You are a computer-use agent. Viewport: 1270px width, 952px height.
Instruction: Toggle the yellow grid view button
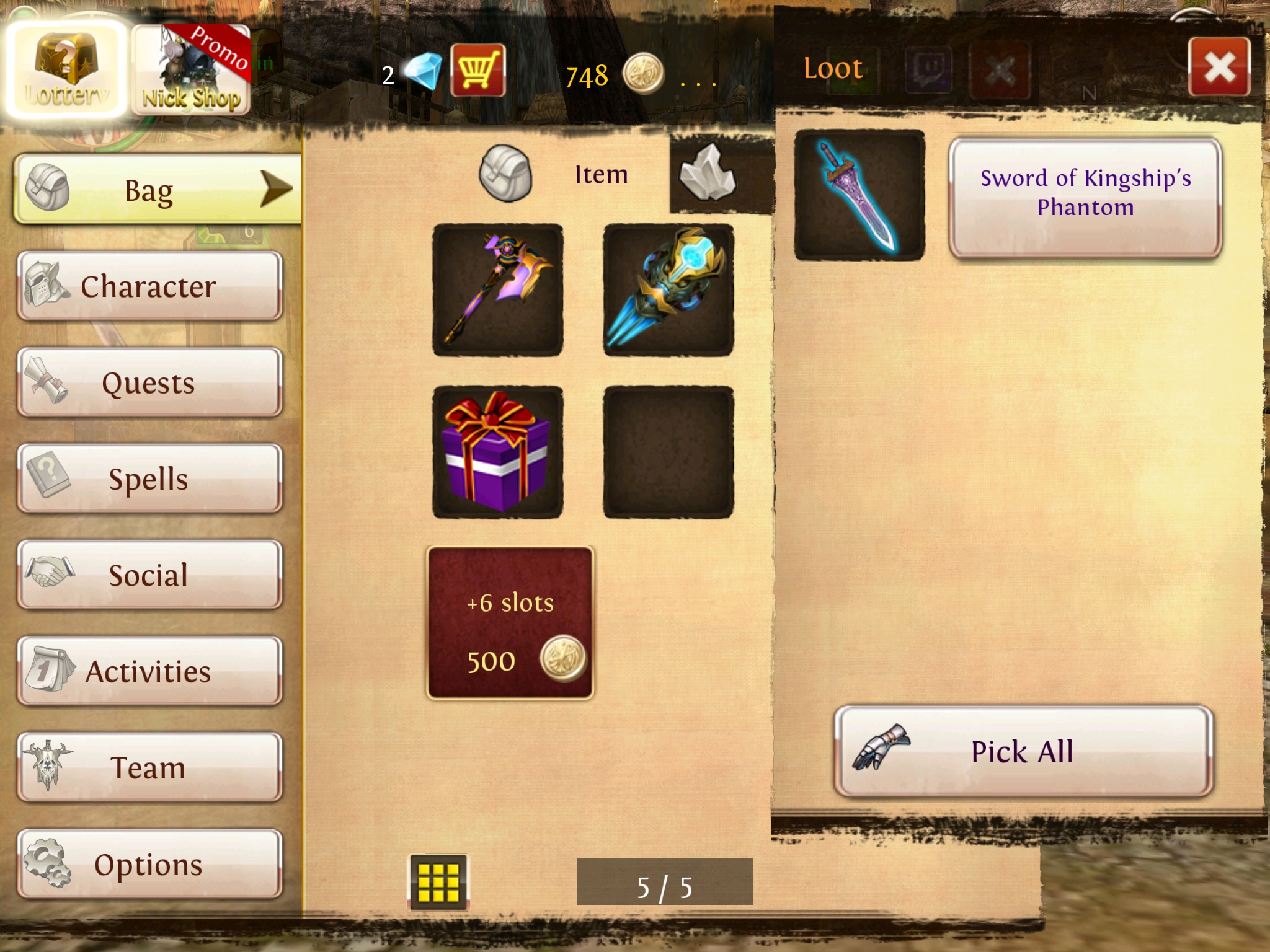tap(438, 882)
